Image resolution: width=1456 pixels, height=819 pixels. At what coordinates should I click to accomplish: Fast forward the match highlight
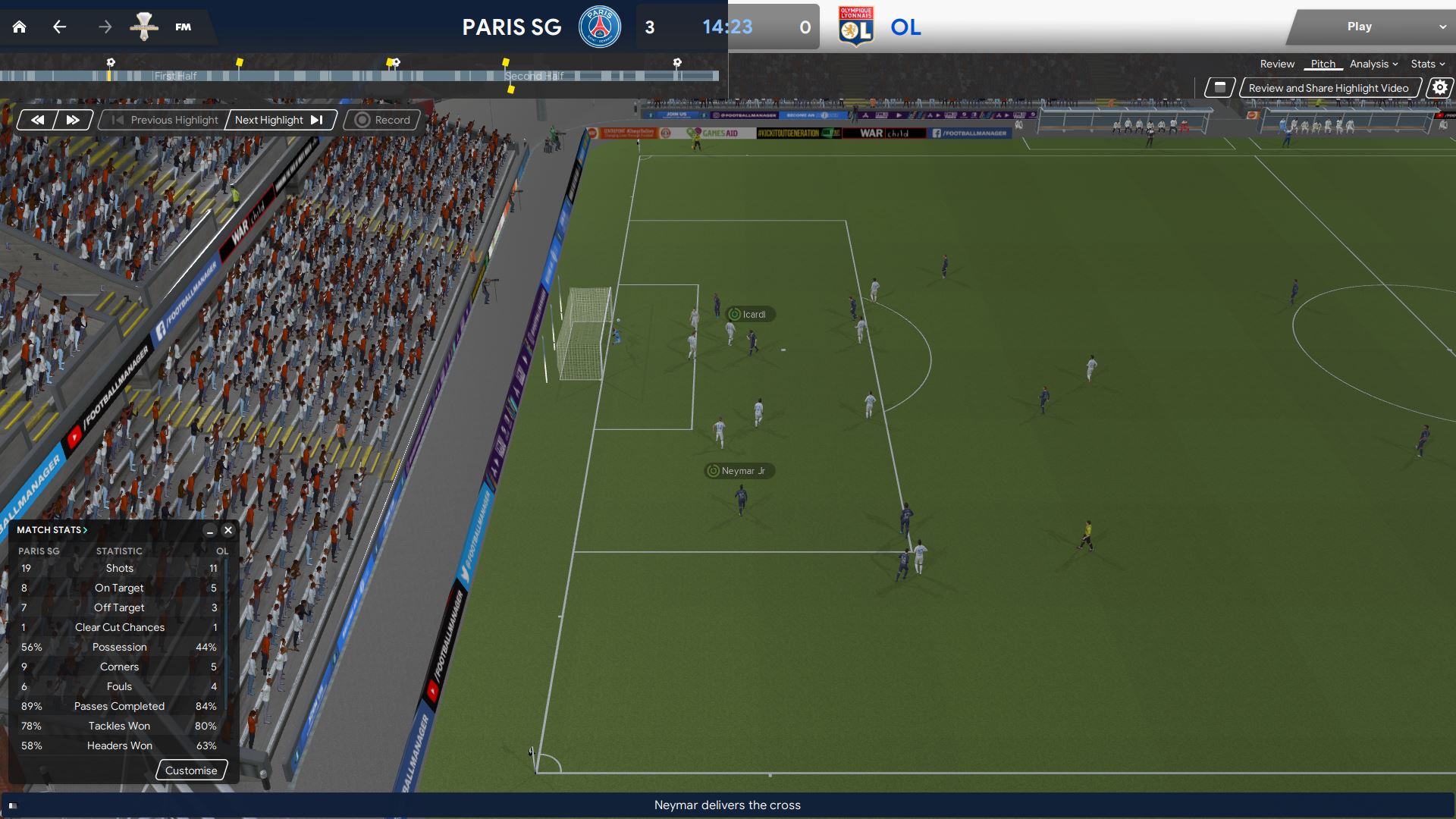click(73, 120)
